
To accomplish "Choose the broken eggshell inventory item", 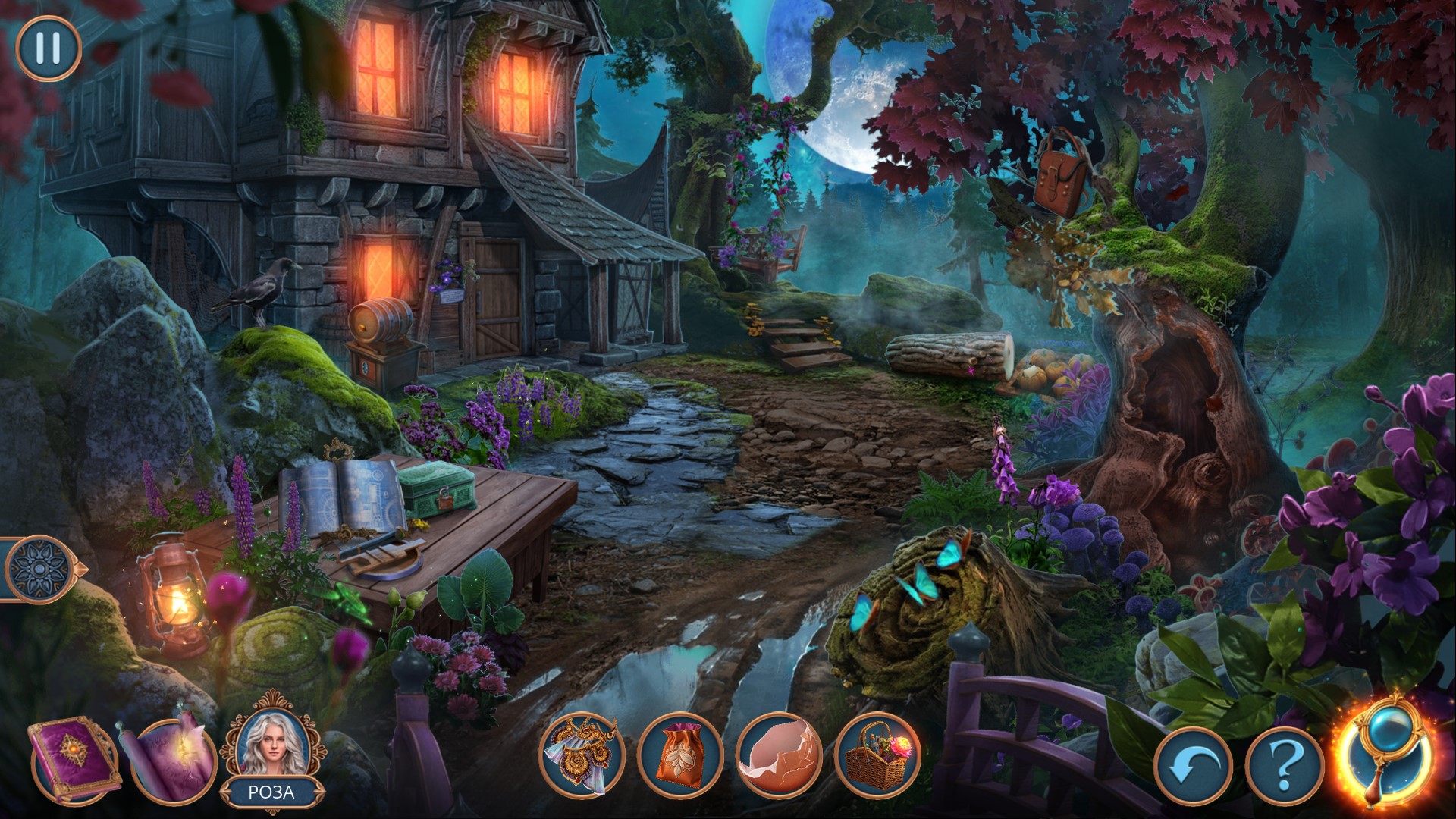I will click(x=778, y=755).
